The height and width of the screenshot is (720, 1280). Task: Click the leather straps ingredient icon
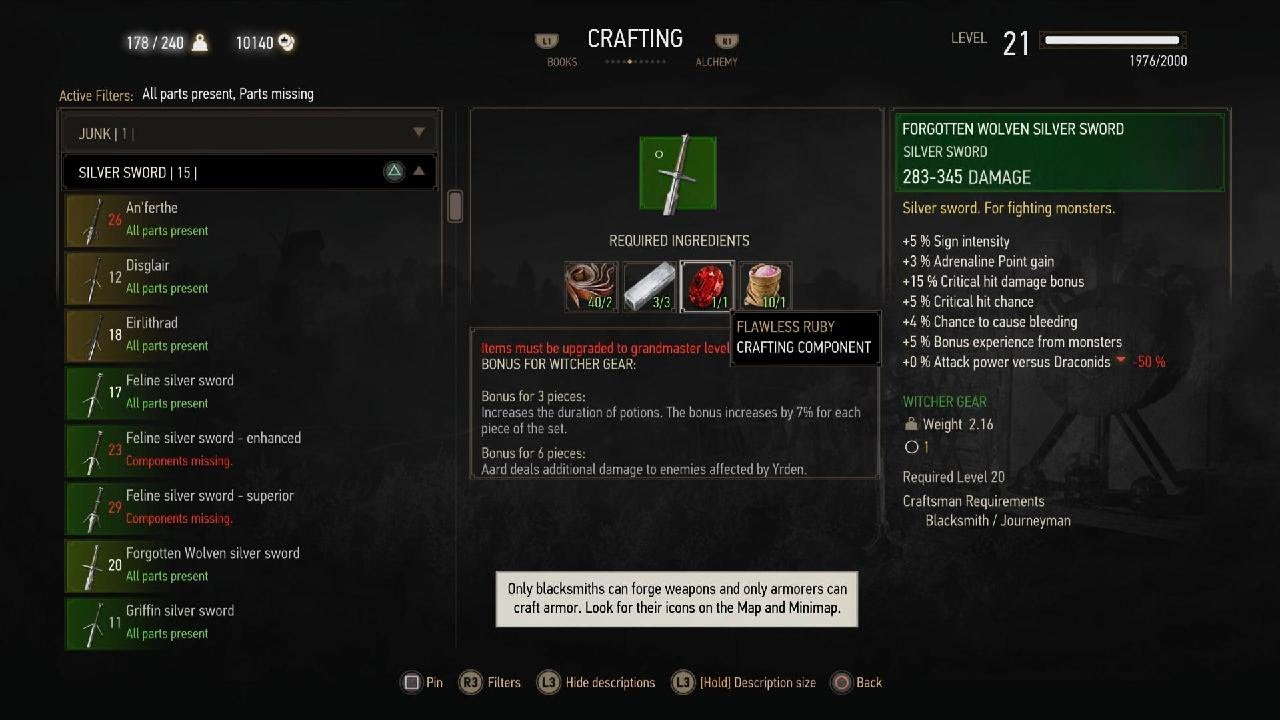click(x=590, y=287)
